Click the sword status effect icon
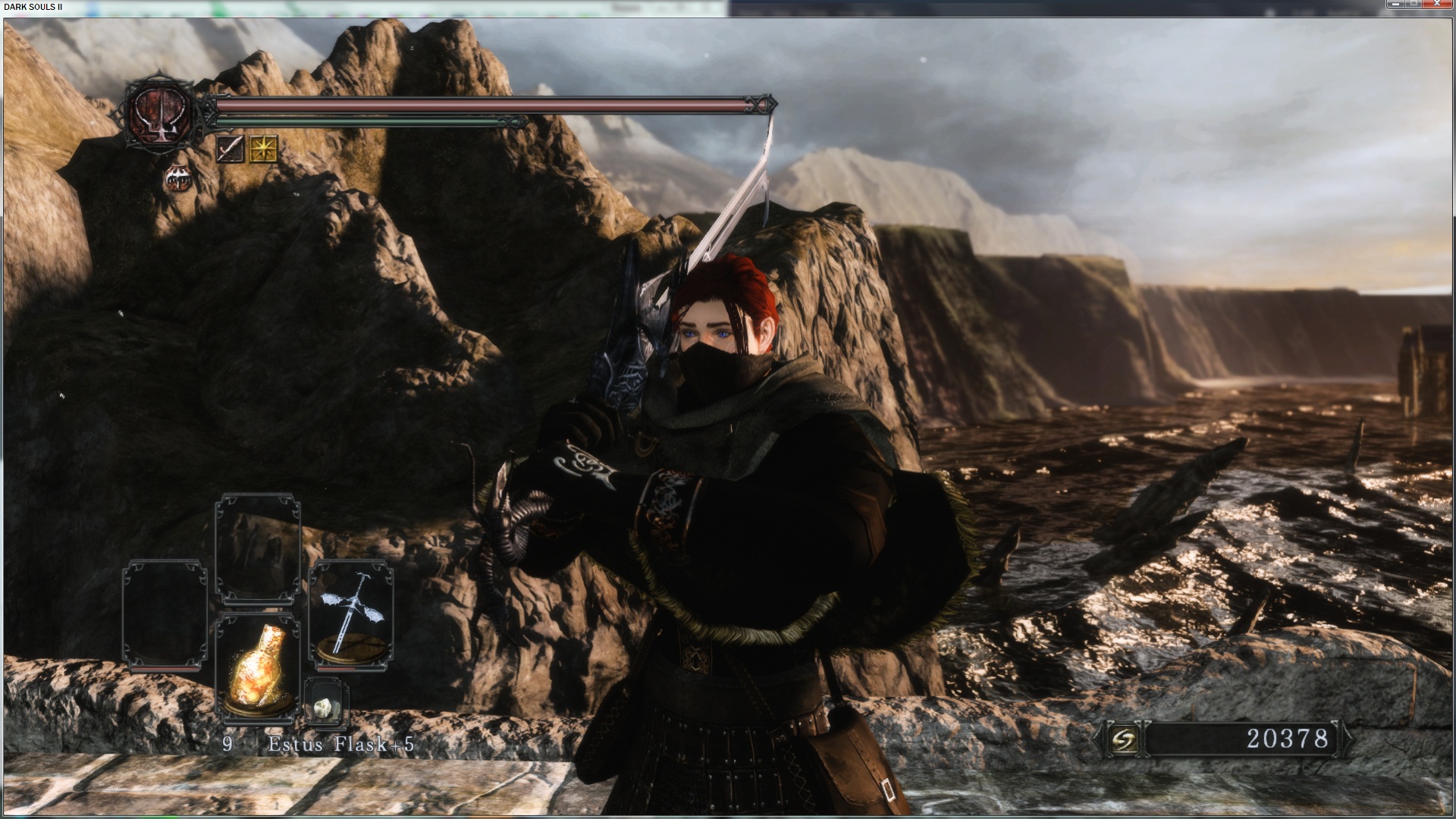1456x819 pixels. (x=230, y=149)
